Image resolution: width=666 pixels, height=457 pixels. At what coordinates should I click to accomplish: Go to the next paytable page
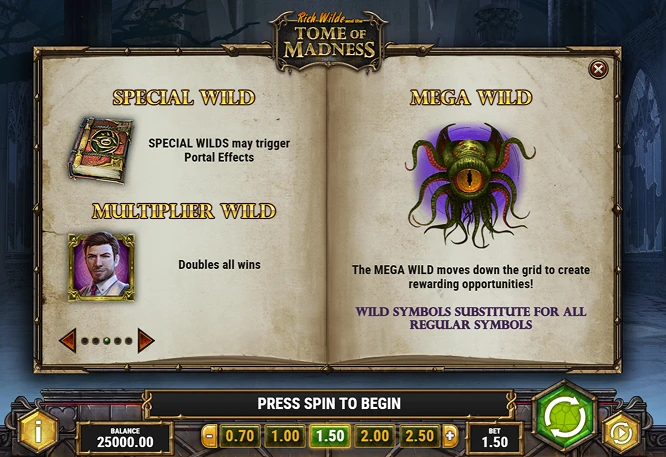tap(146, 340)
